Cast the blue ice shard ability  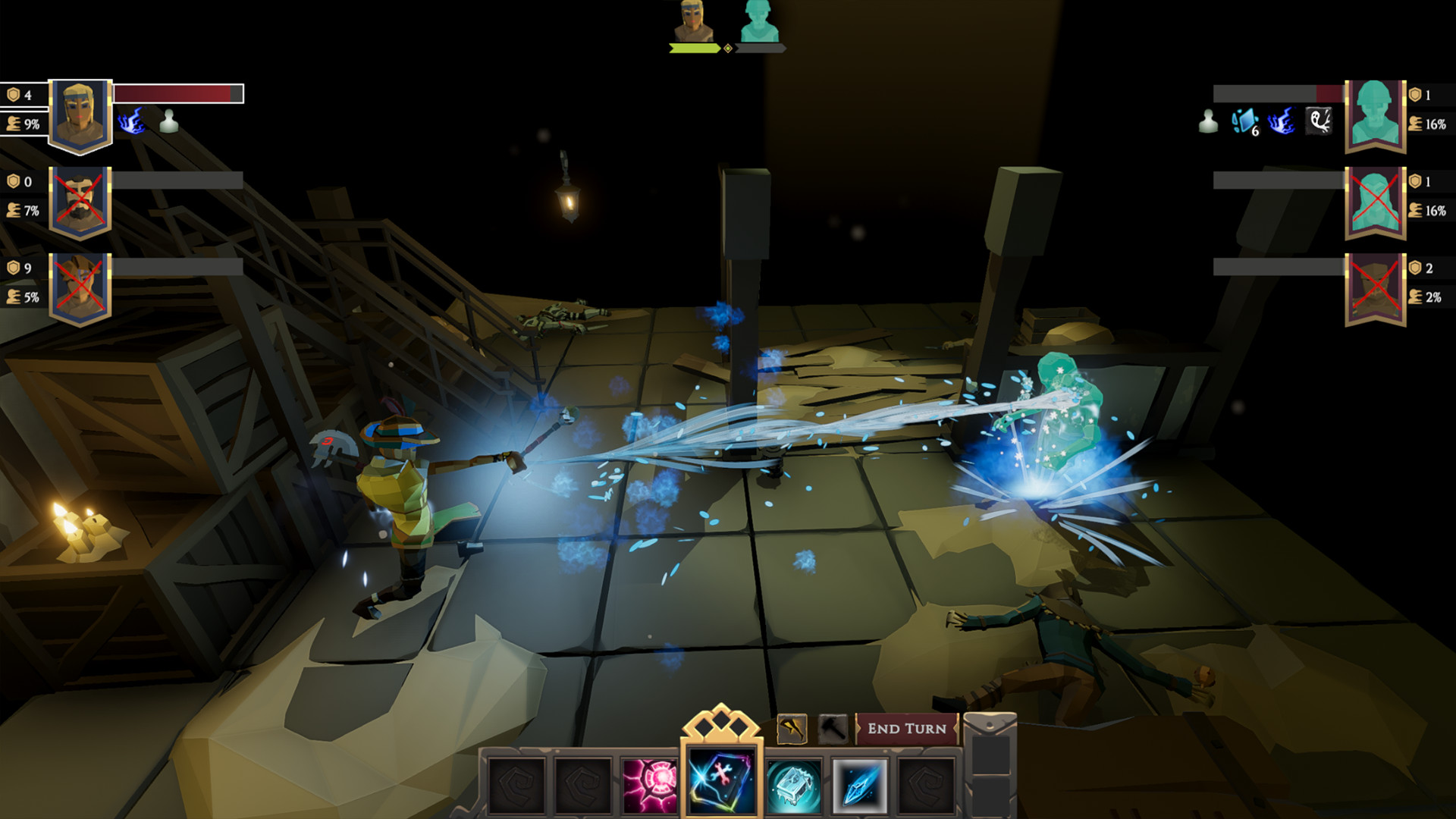tap(859, 786)
